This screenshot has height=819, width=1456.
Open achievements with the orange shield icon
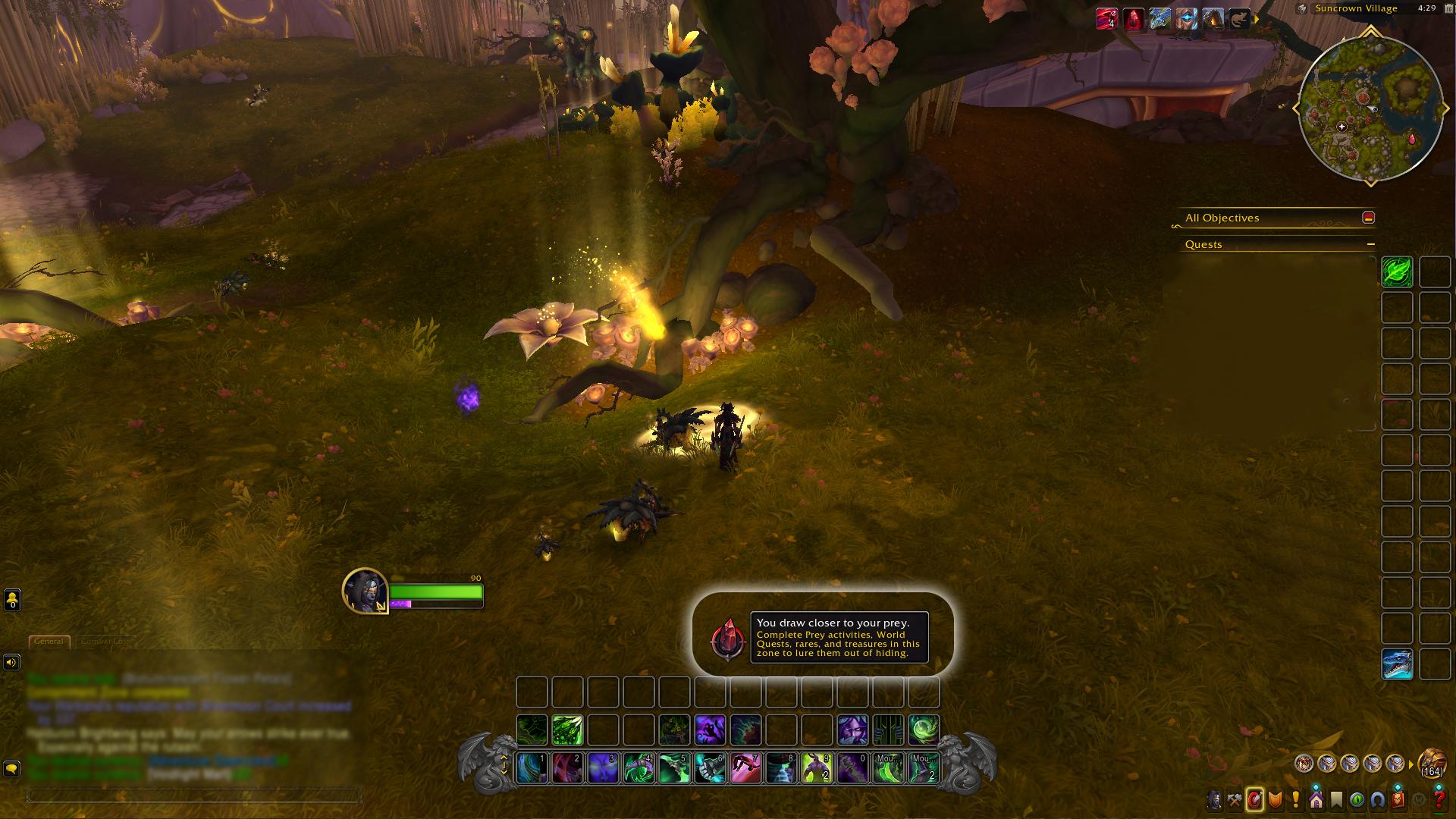[1276, 799]
